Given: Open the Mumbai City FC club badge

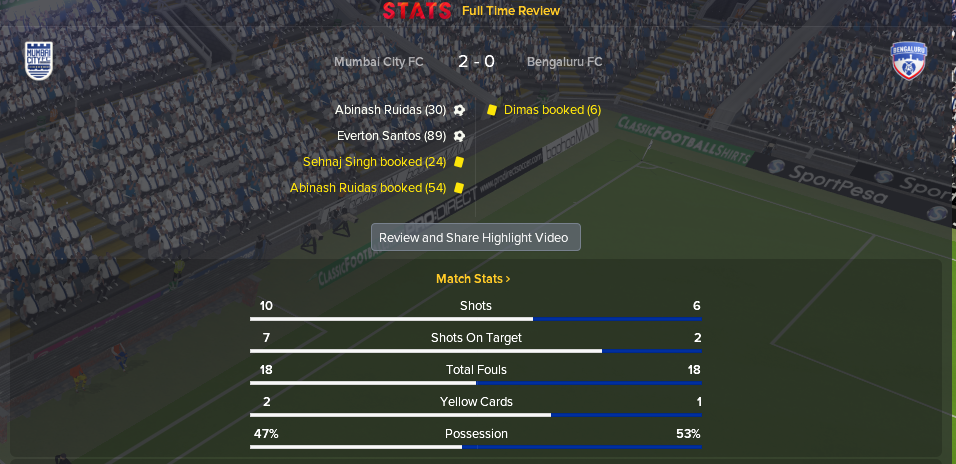Looking at the screenshot, I should (39, 60).
